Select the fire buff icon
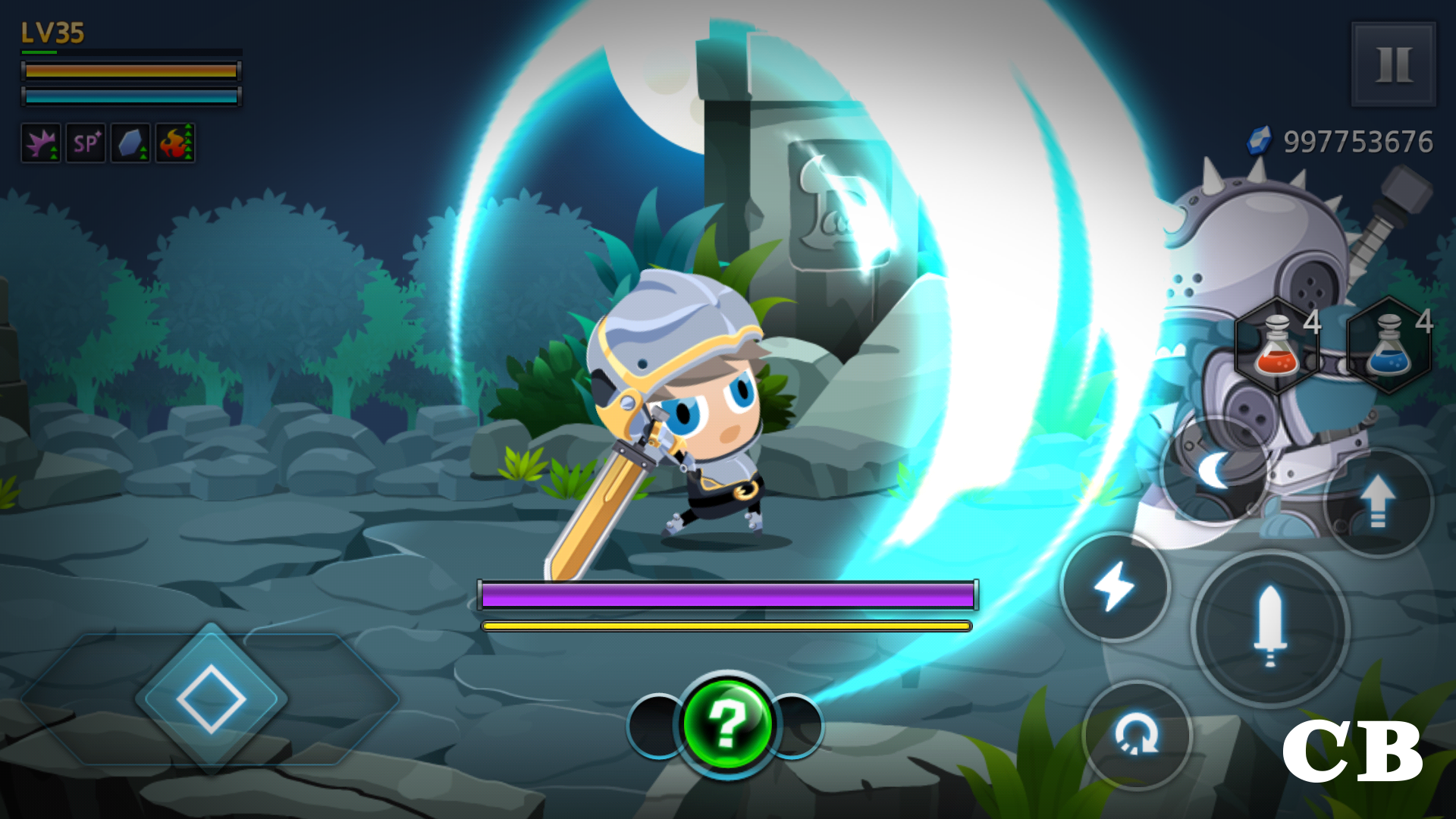The height and width of the screenshot is (819, 1456). (173, 143)
